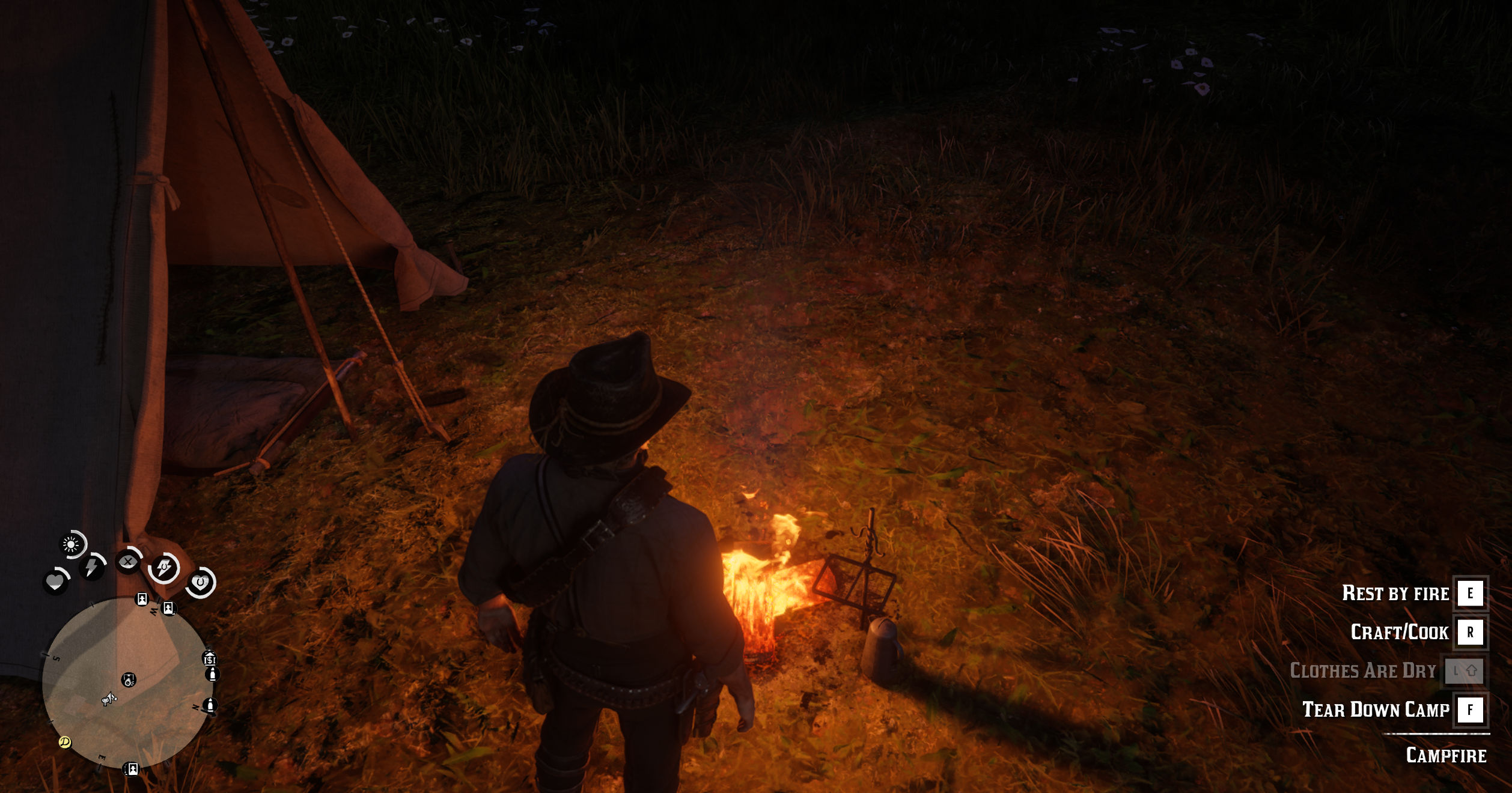The width and height of the screenshot is (1512, 793).
Task: Select the Dead Eye core icon
Action: pyautogui.click(x=127, y=562)
